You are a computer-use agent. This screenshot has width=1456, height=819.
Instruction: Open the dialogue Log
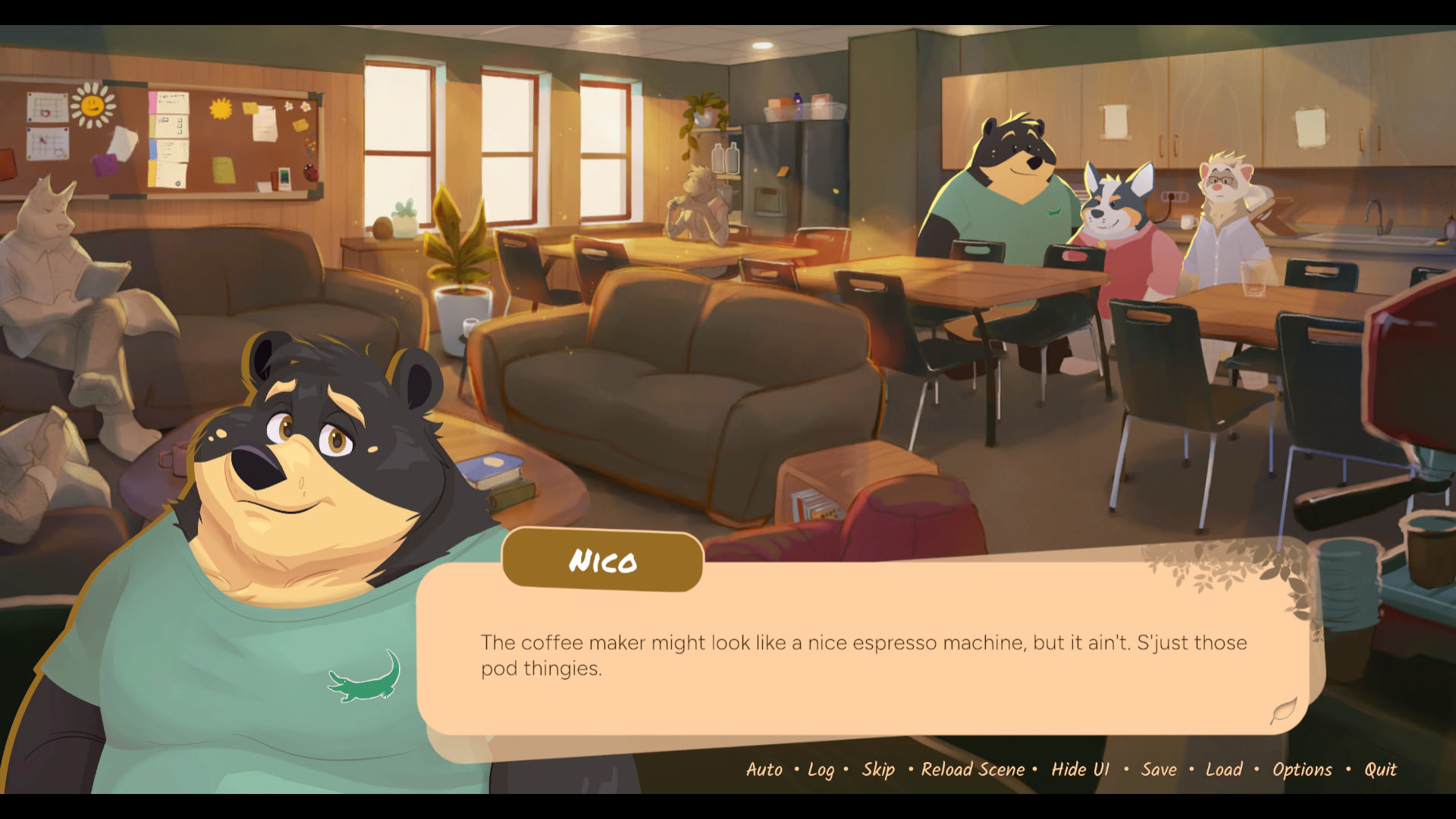click(821, 770)
